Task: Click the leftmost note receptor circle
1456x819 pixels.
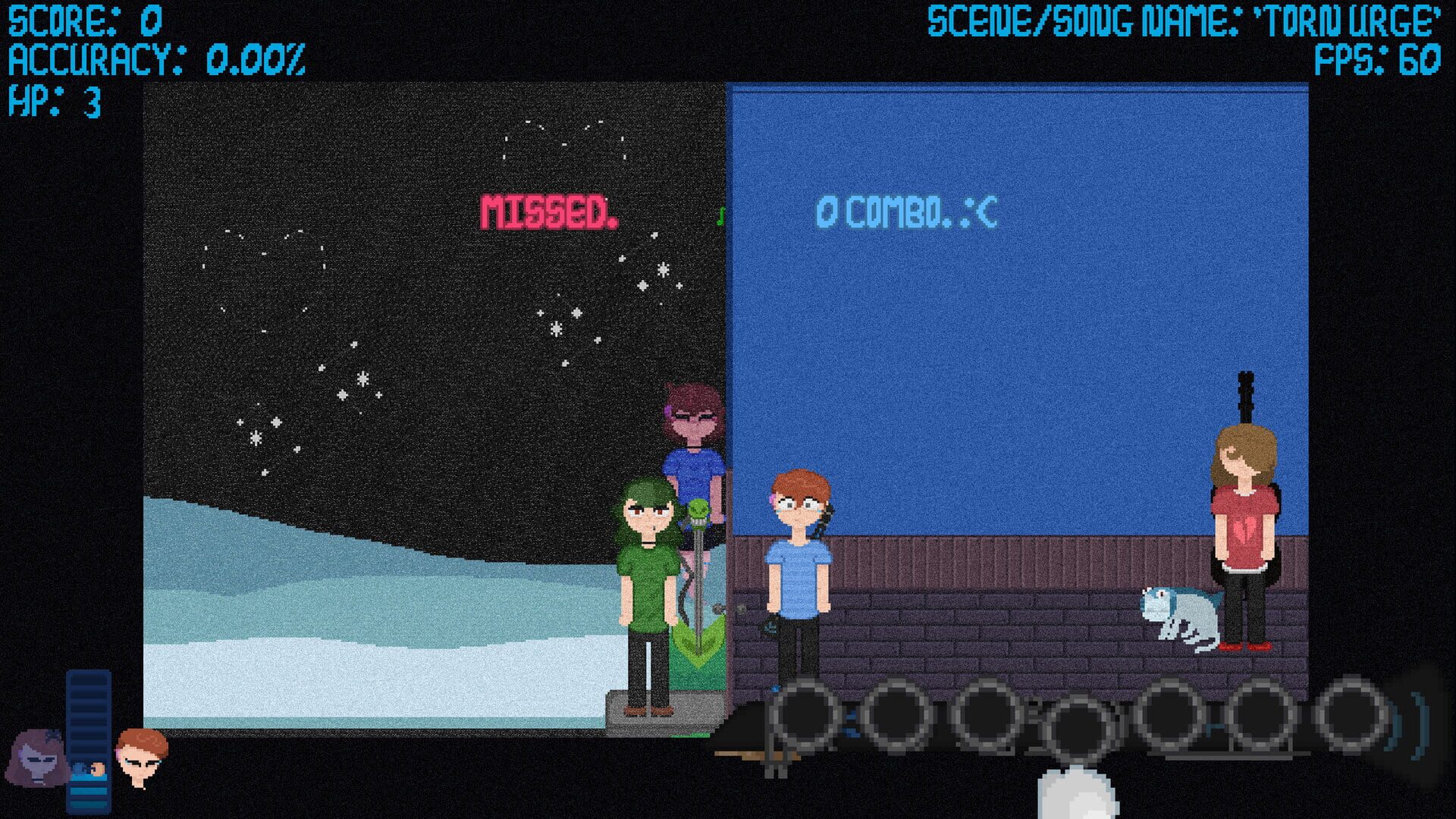Action: [x=803, y=717]
